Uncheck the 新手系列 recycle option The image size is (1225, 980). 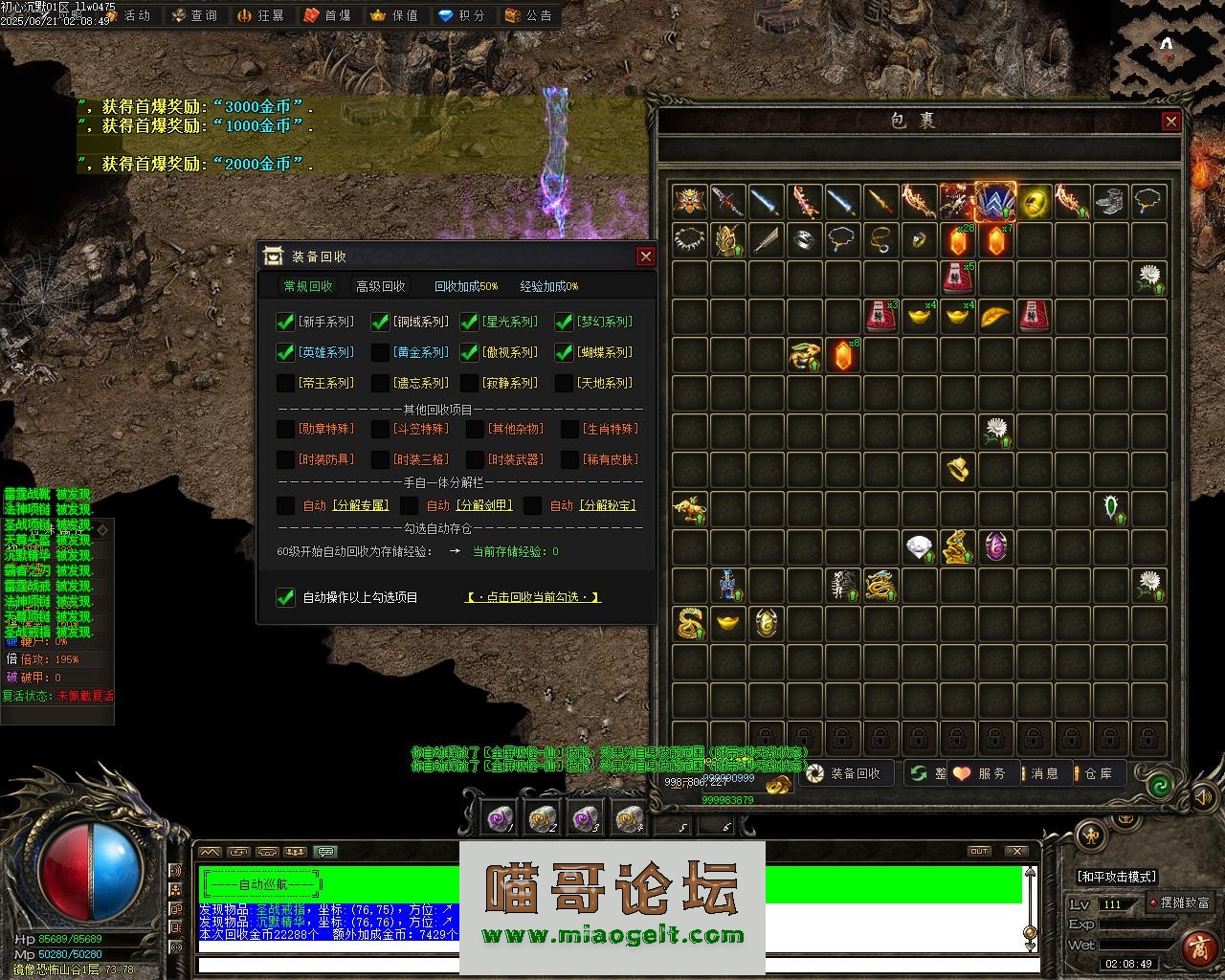point(285,322)
